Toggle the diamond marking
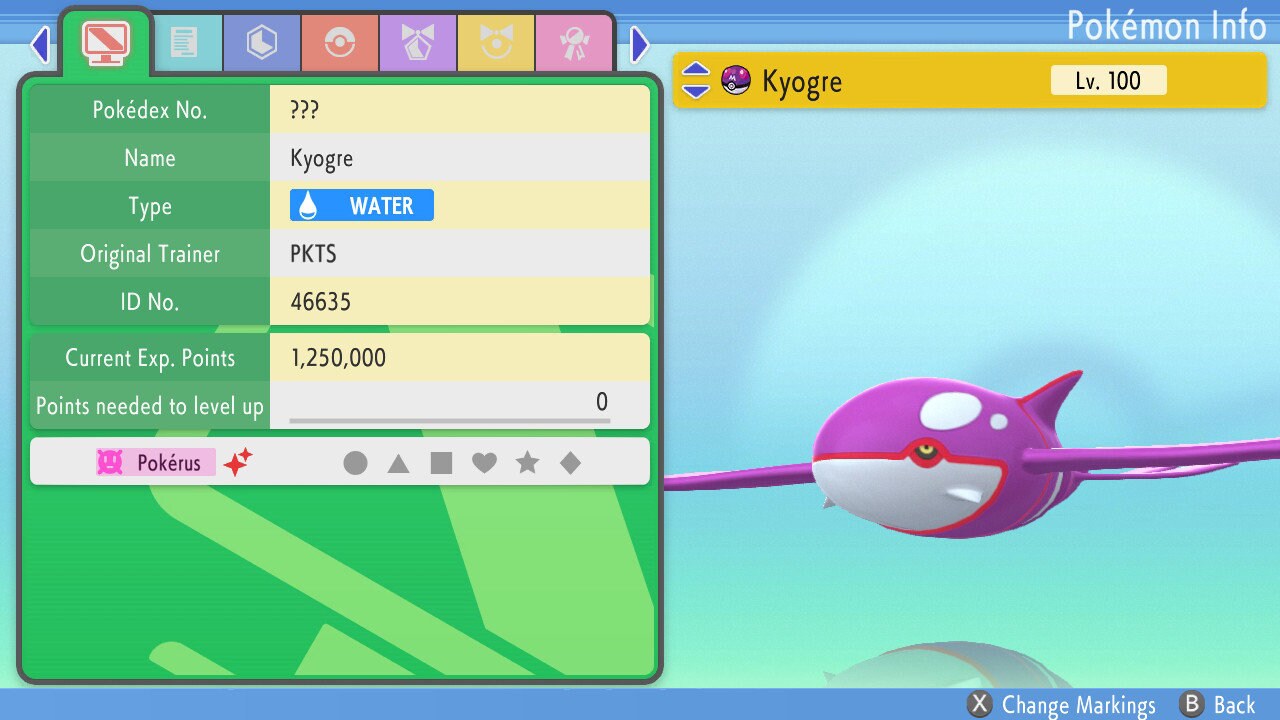This screenshot has width=1280, height=720. [570, 462]
